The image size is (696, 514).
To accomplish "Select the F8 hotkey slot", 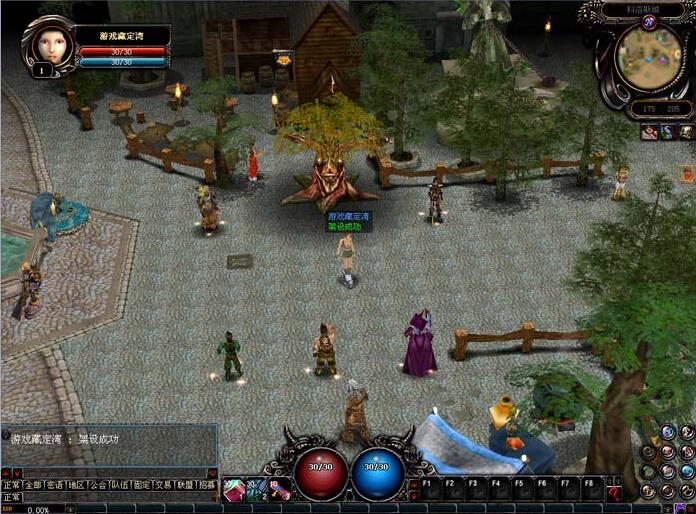I will coord(589,490).
